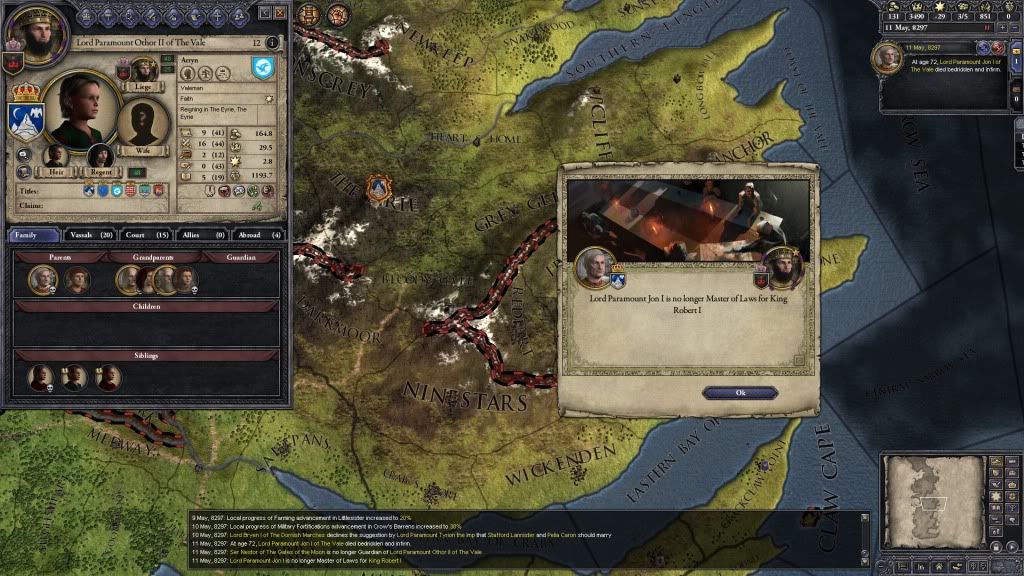Open the Arryn dynasty falcon shield
The width and height of the screenshot is (1024, 576).
tap(262, 68)
